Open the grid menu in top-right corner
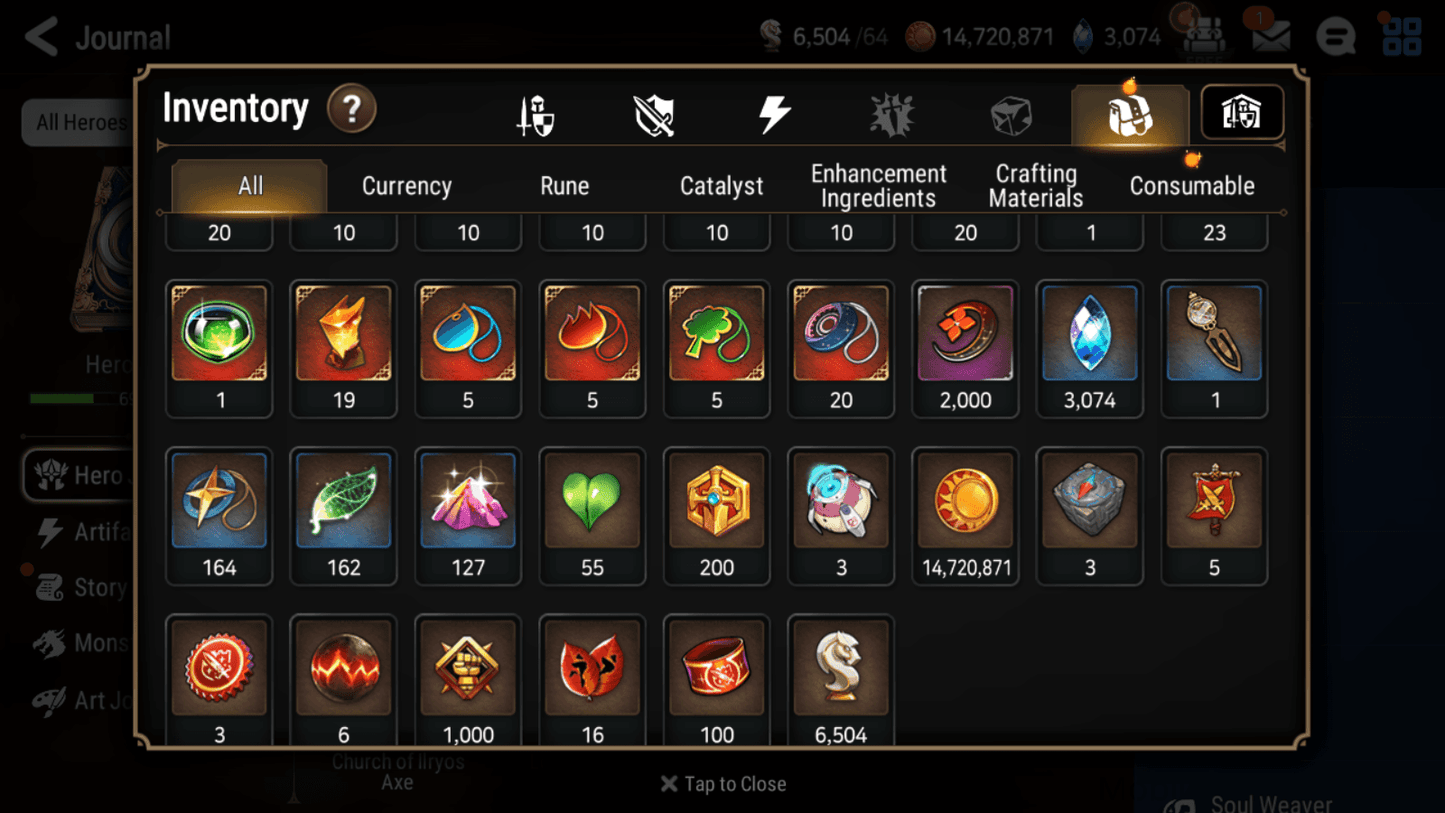1445x813 pixels. coord(1402,35)
